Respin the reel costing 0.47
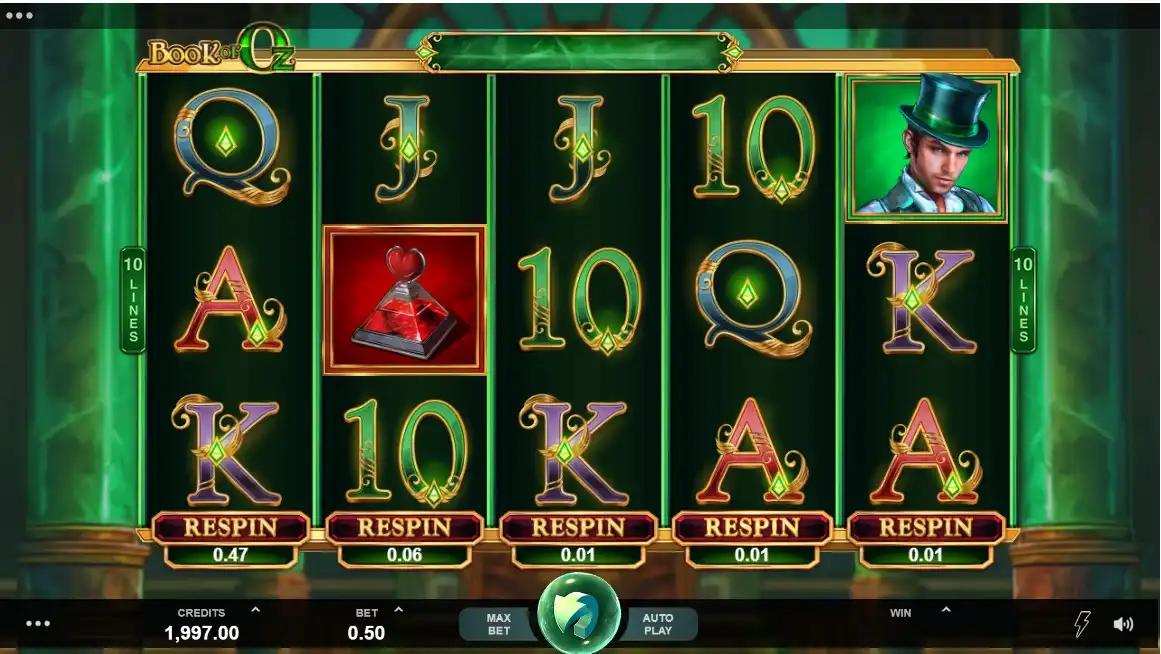The image size is (1161, 654). coord(230,527)
